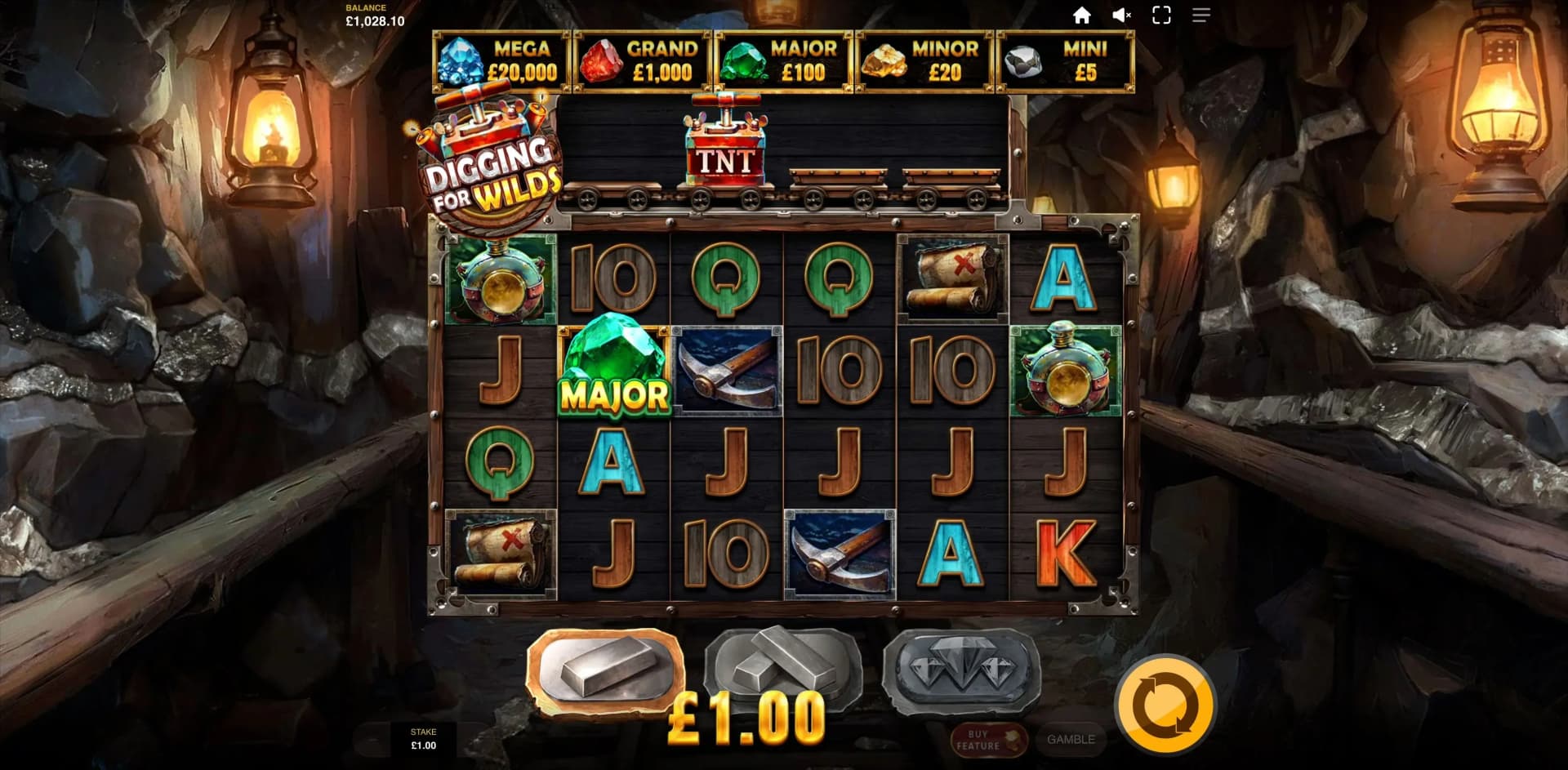This screenshot has height=770, width=1568.
Task: Open the hamburger menu
Action: [1200, 15]
